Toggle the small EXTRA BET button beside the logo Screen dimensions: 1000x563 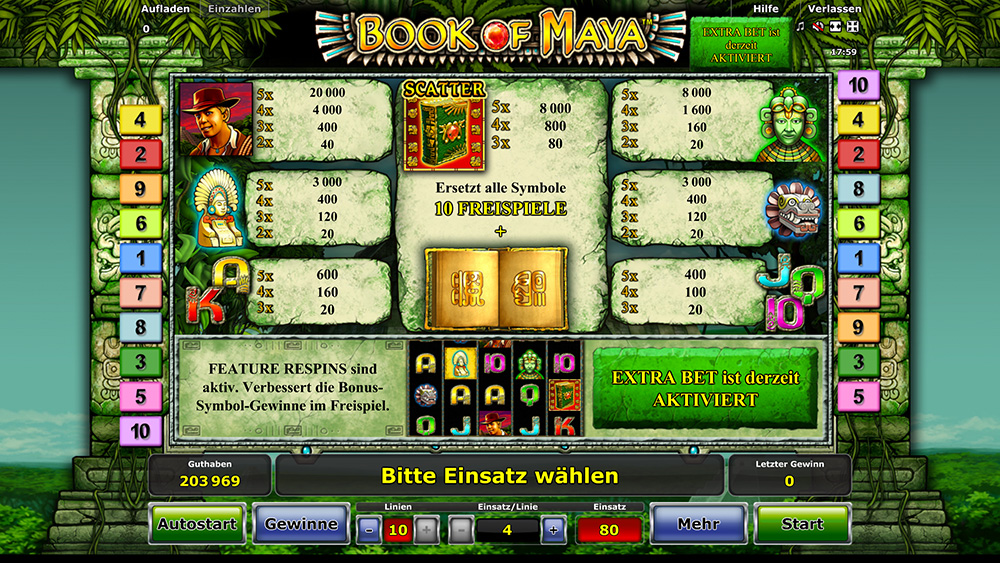[x=739, y=43]
